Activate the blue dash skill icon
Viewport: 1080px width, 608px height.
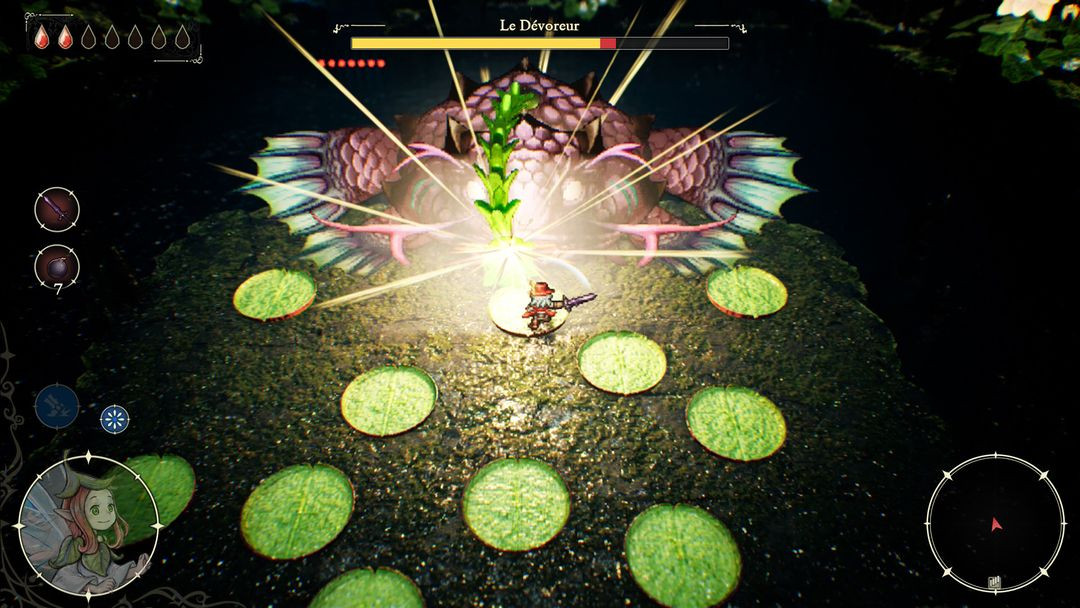click(x=57, y=406)
